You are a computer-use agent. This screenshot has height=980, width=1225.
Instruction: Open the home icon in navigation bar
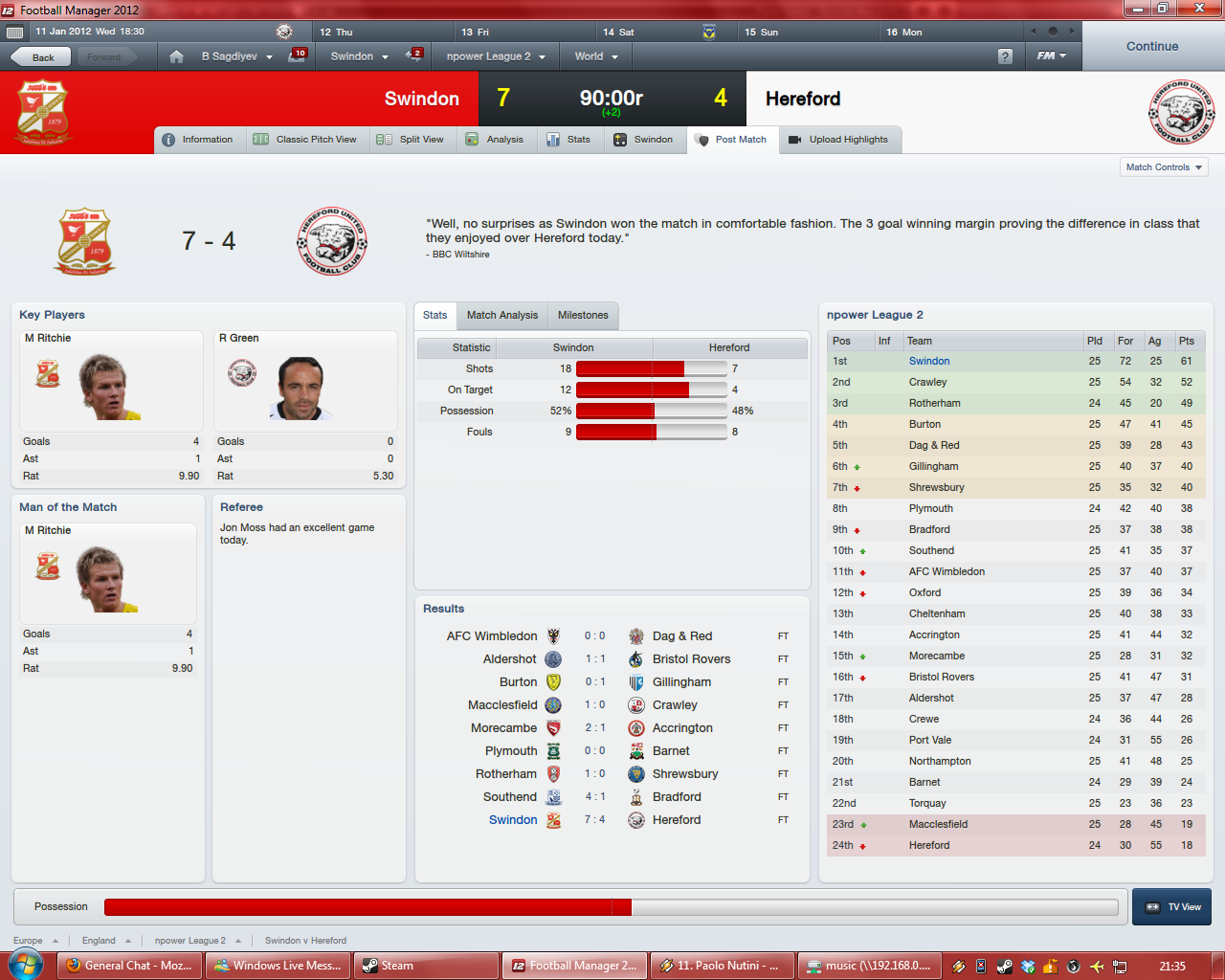click(176, 56)
